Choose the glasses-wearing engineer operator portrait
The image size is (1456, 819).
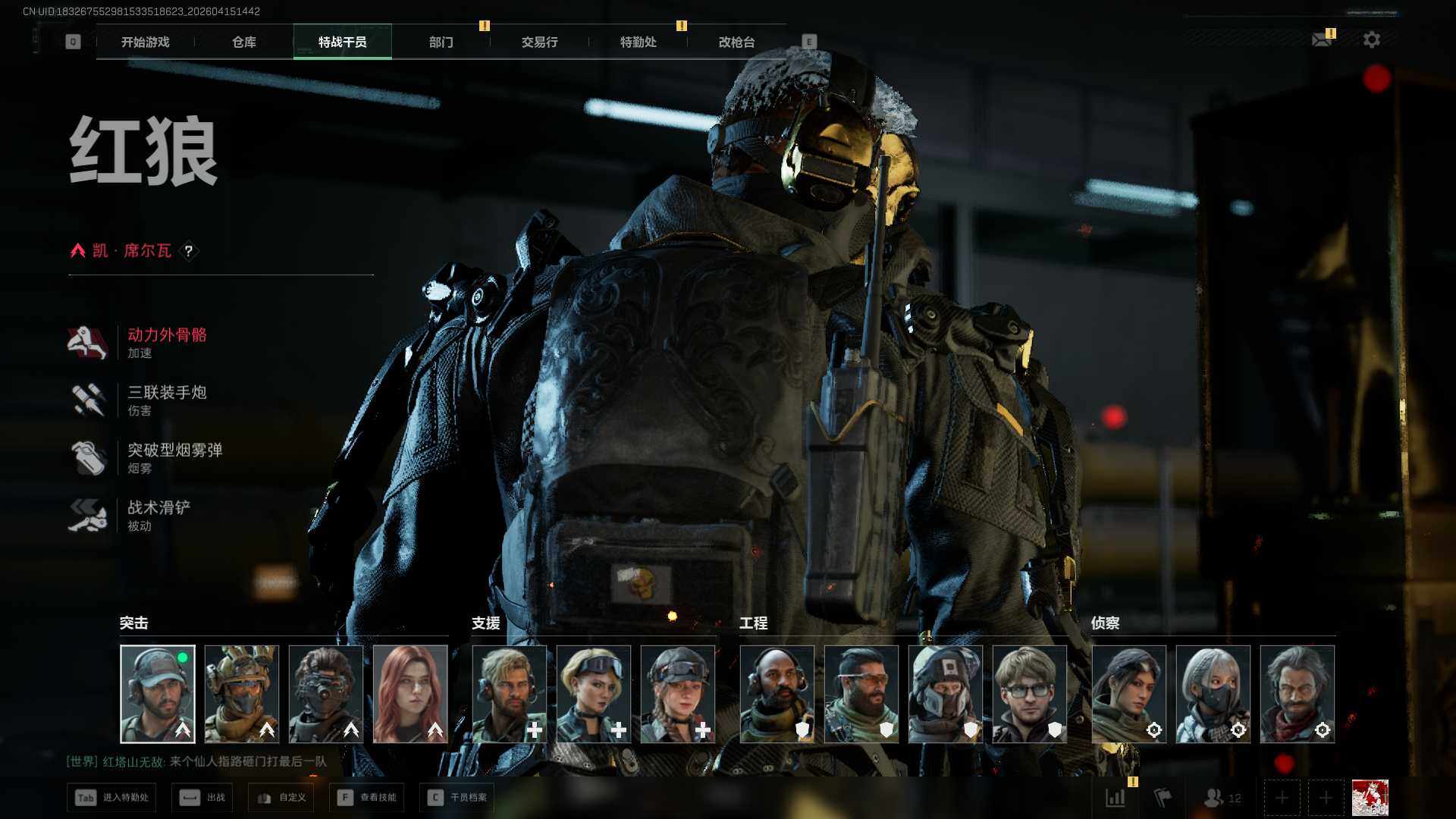(x=1029, y=694)
